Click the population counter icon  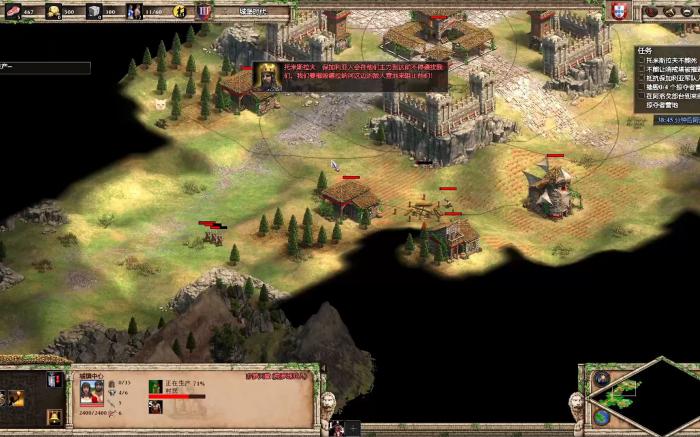[136, 11]
